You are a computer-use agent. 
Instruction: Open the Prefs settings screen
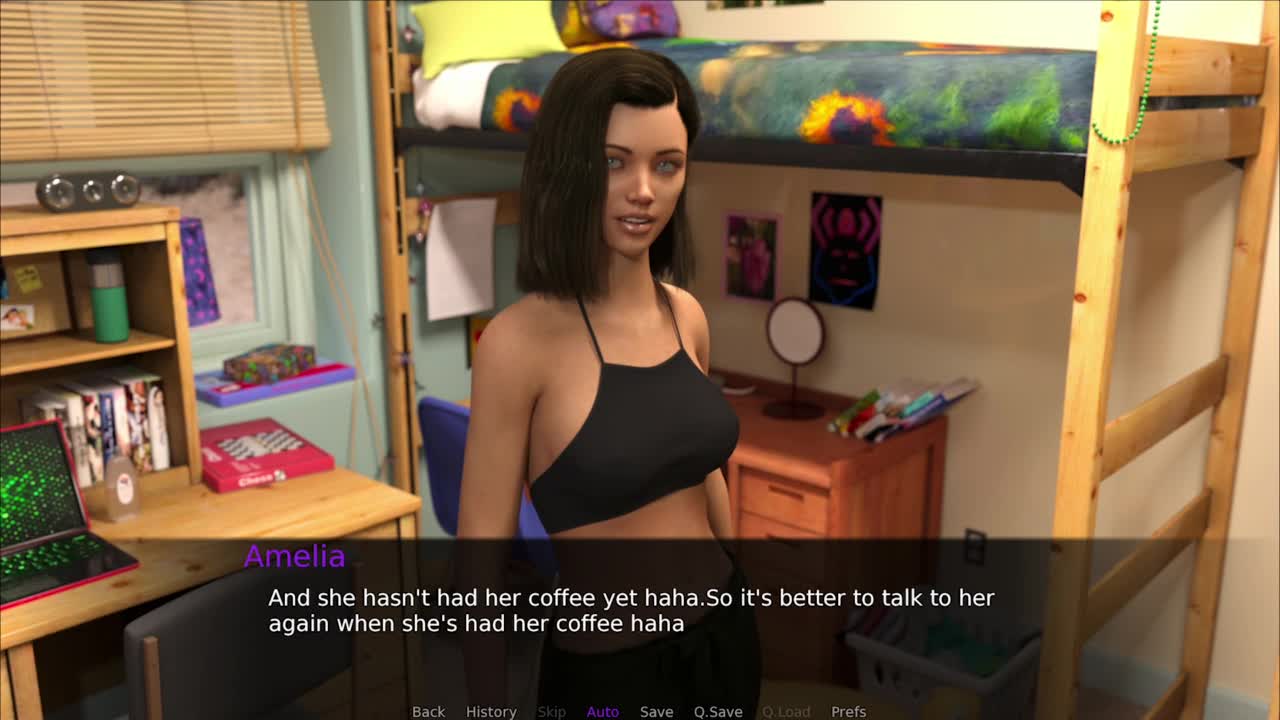click(x=848, y=711)
